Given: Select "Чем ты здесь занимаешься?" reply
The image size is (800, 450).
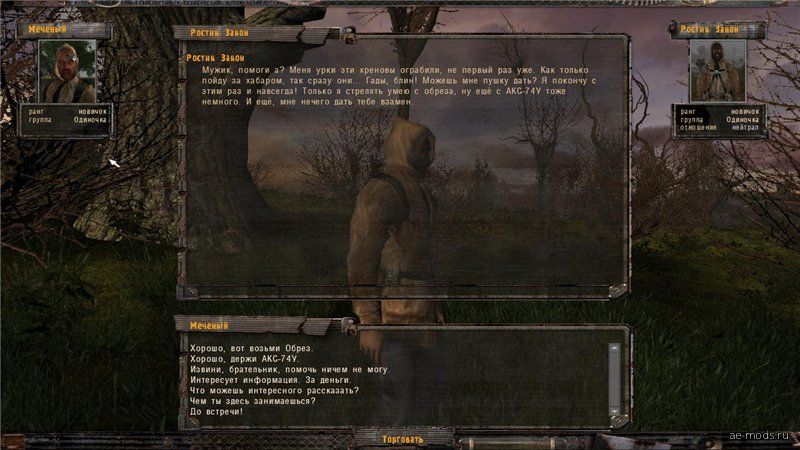Looking at the screenshot, I should click(x=252, y=402).
